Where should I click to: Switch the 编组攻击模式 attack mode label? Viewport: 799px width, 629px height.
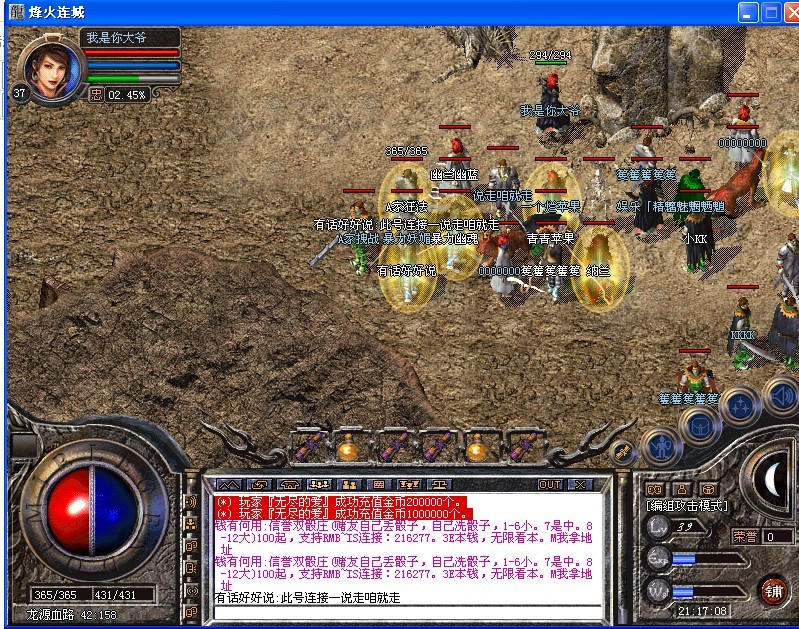click(687, 507)
